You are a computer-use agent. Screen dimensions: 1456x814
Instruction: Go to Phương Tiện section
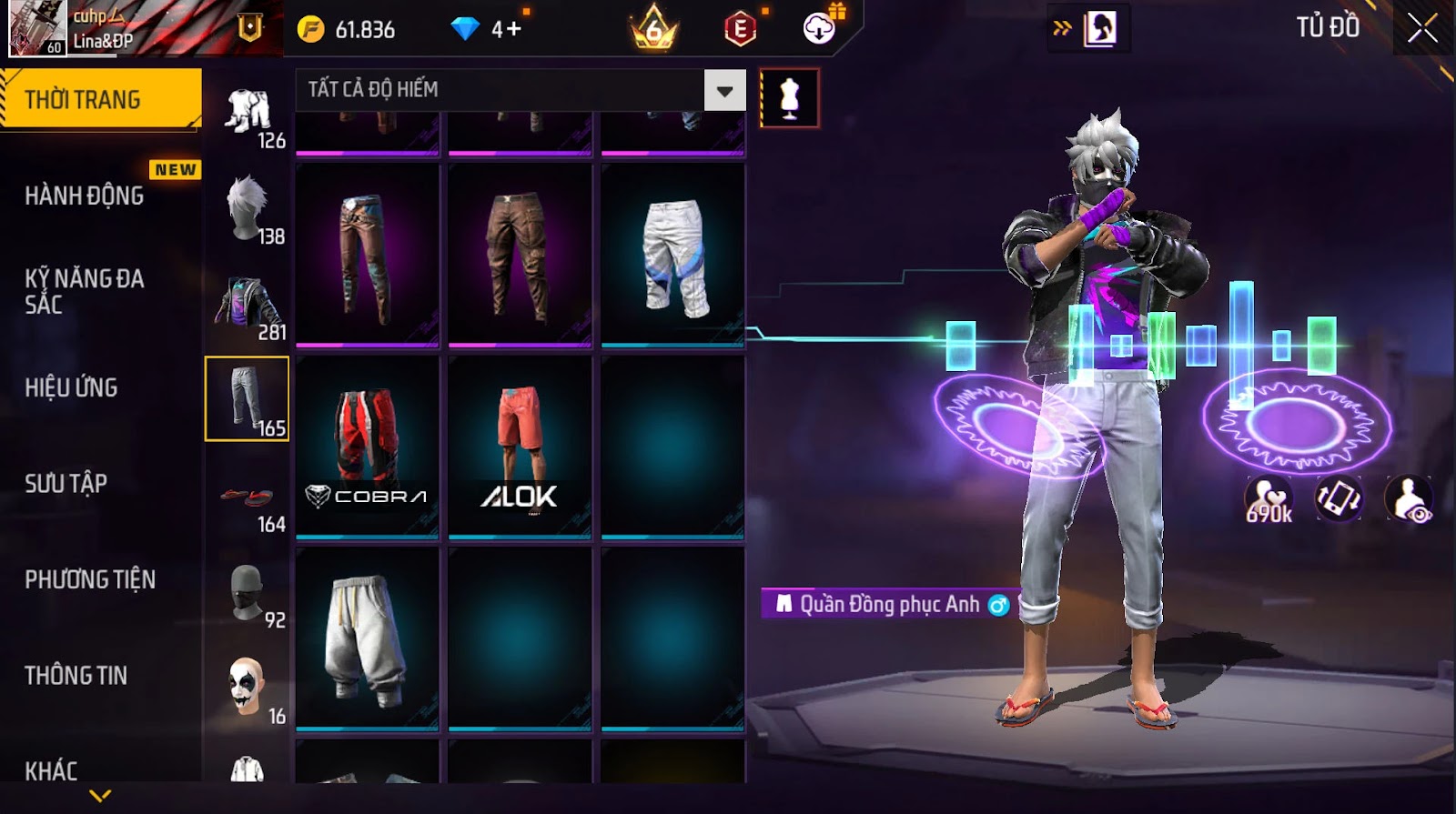point(90,579)
